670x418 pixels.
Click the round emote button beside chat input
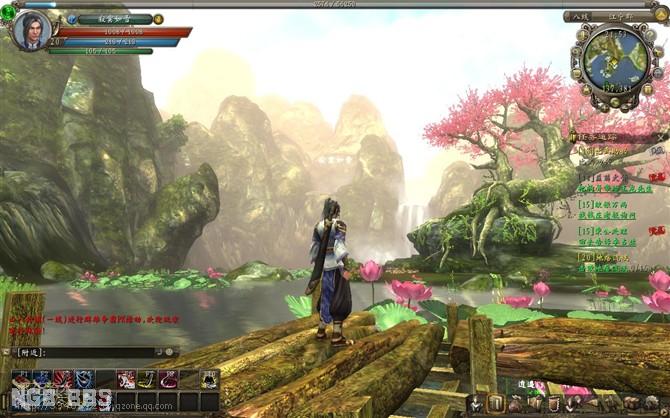[x=169, y=352]
